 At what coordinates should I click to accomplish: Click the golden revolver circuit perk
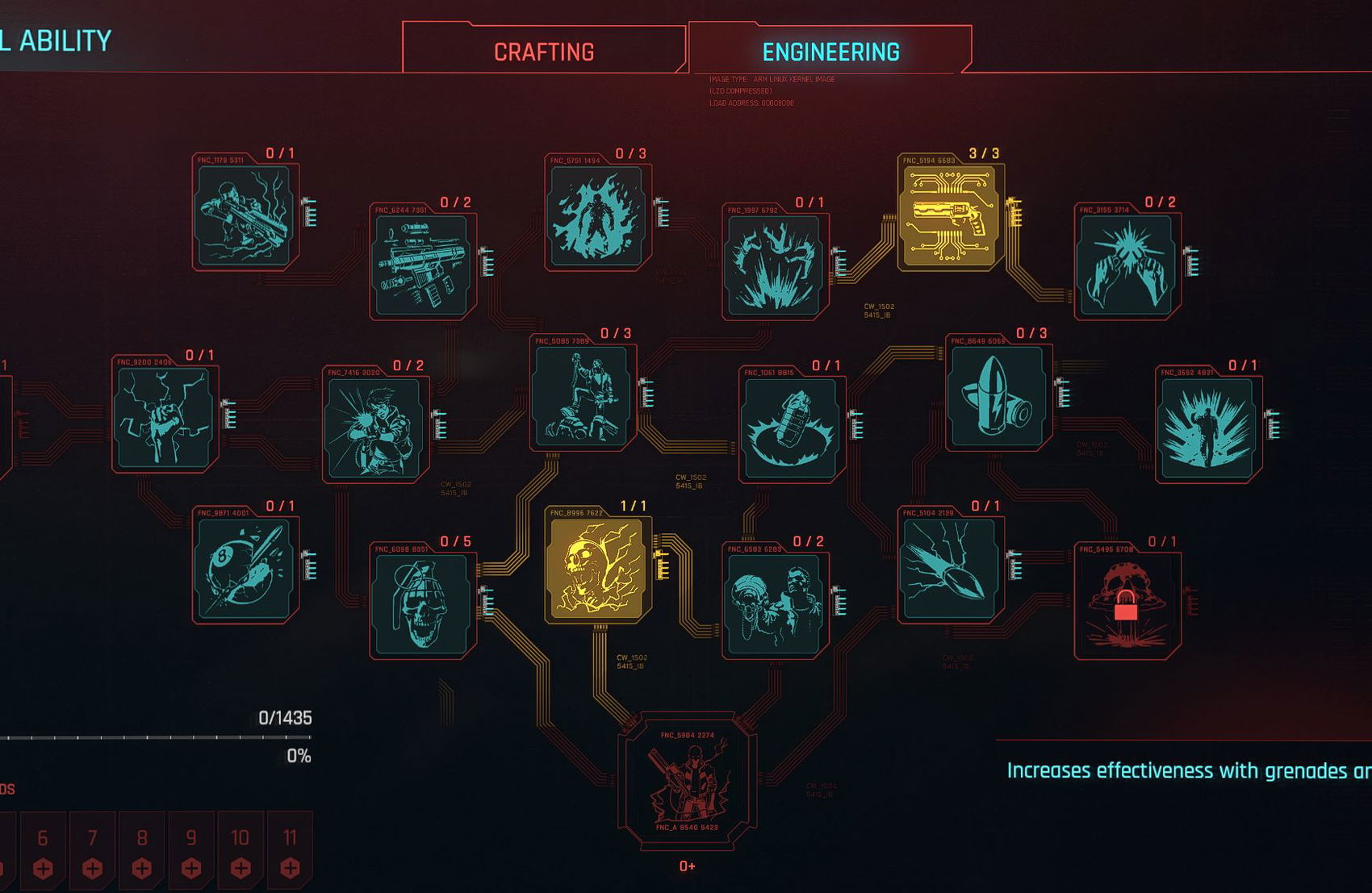click(950, 215)
